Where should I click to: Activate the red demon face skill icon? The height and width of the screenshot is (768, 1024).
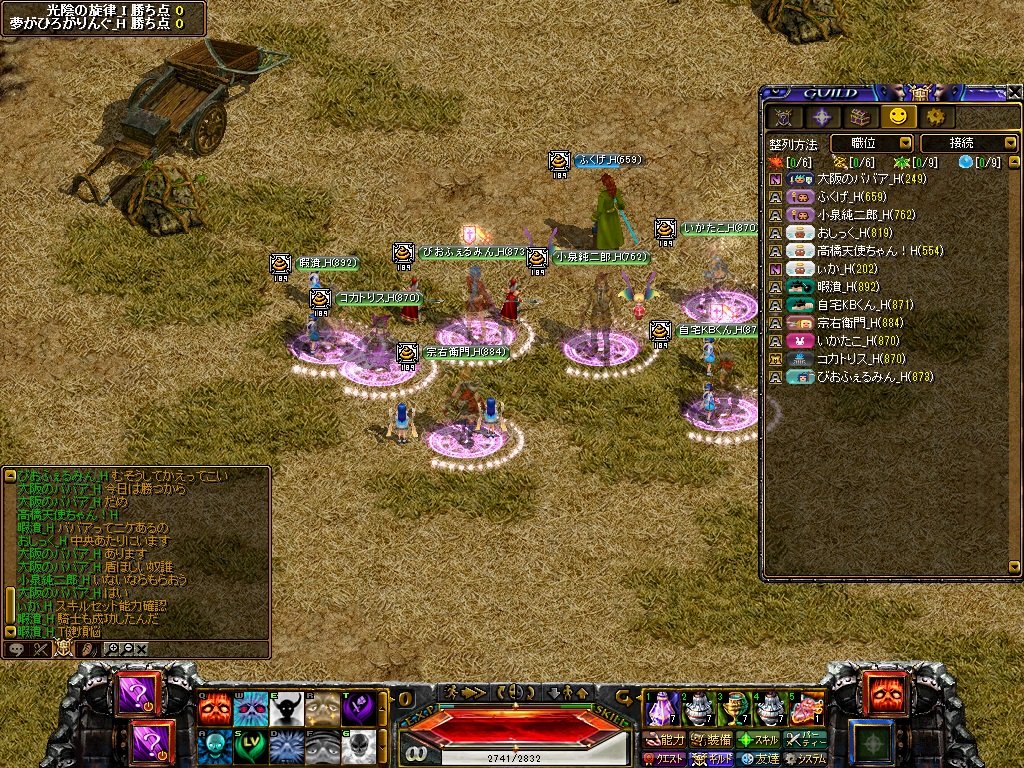click(213, 708)
